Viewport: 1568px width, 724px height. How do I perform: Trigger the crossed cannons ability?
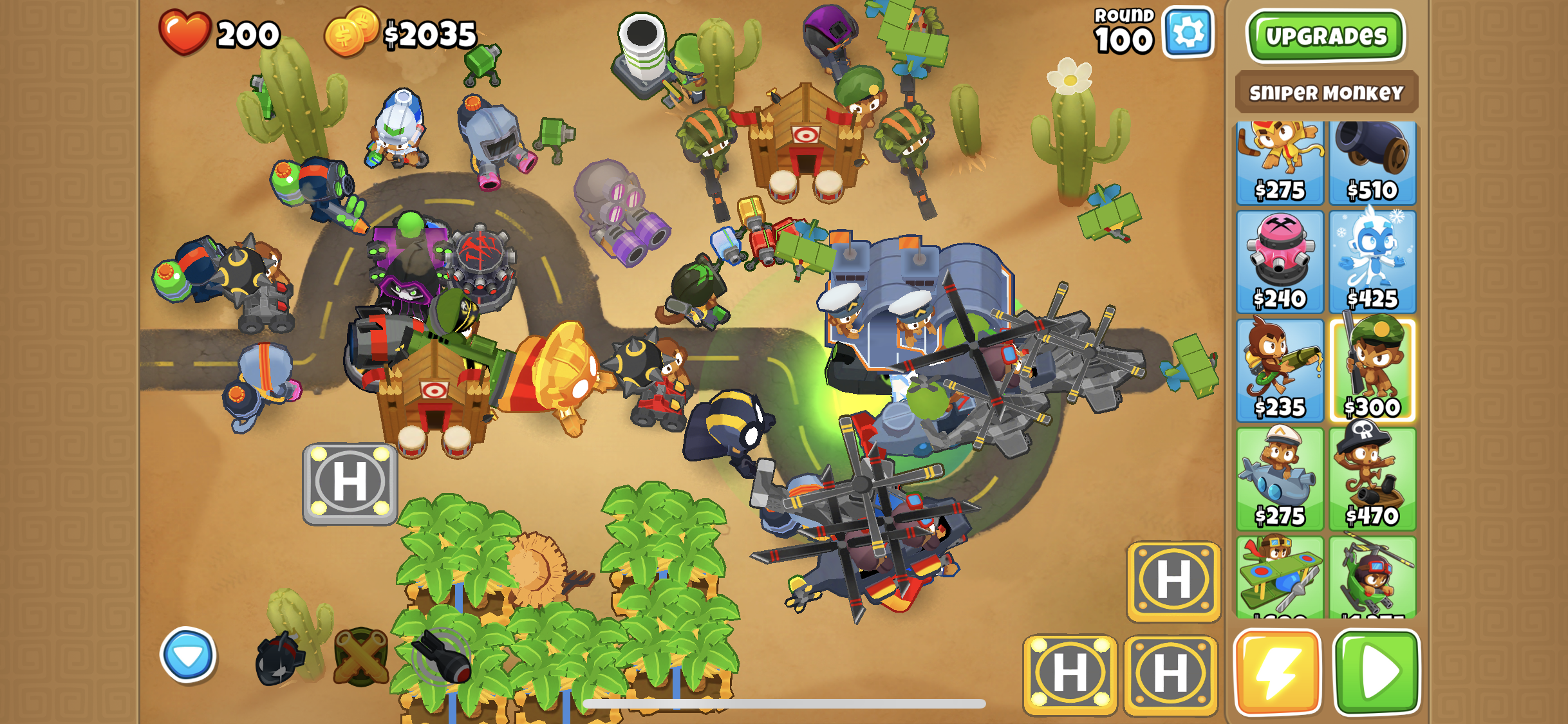(361, 657)
